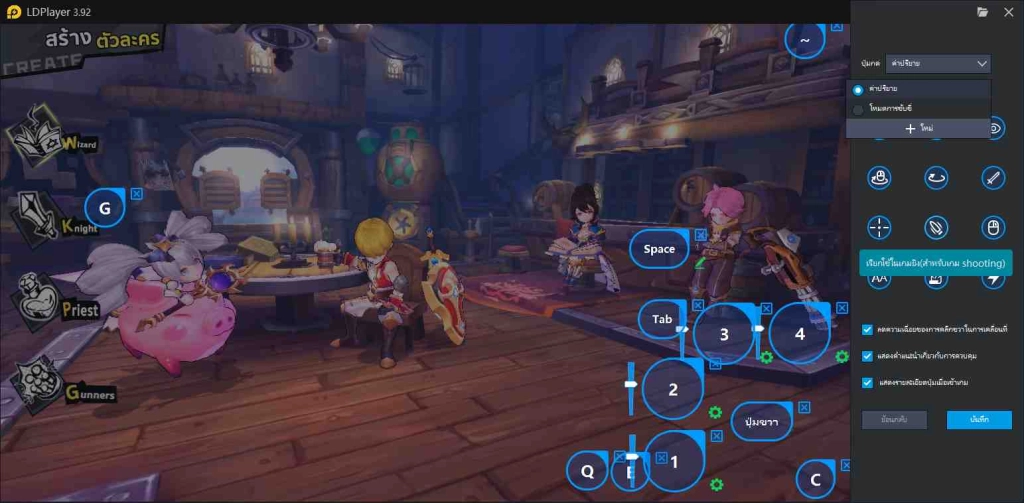Remove the Space key mapping with its X
This screenshot has width=1024, height=503.
pyautogui.click(x=701, y=235)
